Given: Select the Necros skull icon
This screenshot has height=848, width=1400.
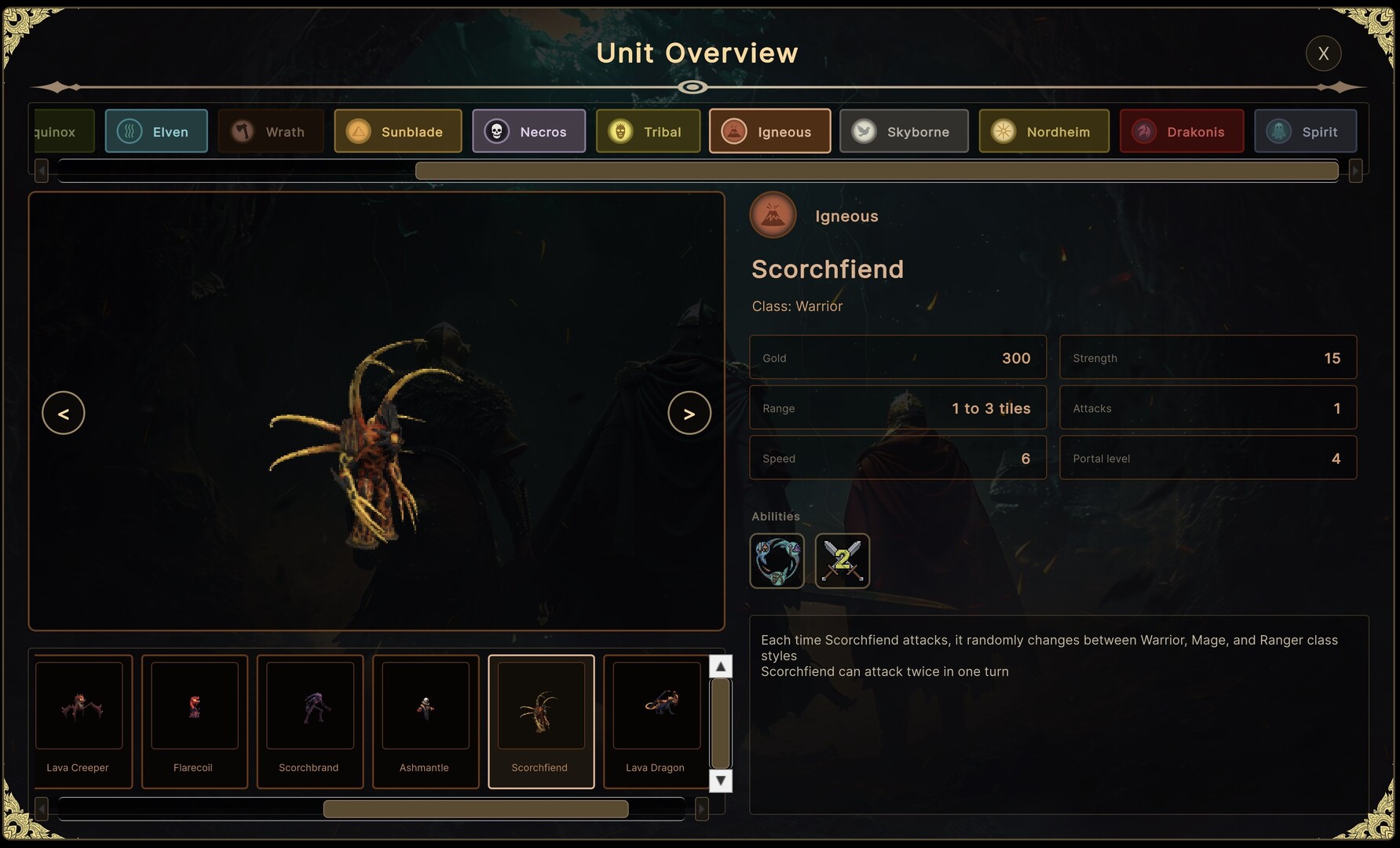Looking at the screenshot, I should coord(496,130).
